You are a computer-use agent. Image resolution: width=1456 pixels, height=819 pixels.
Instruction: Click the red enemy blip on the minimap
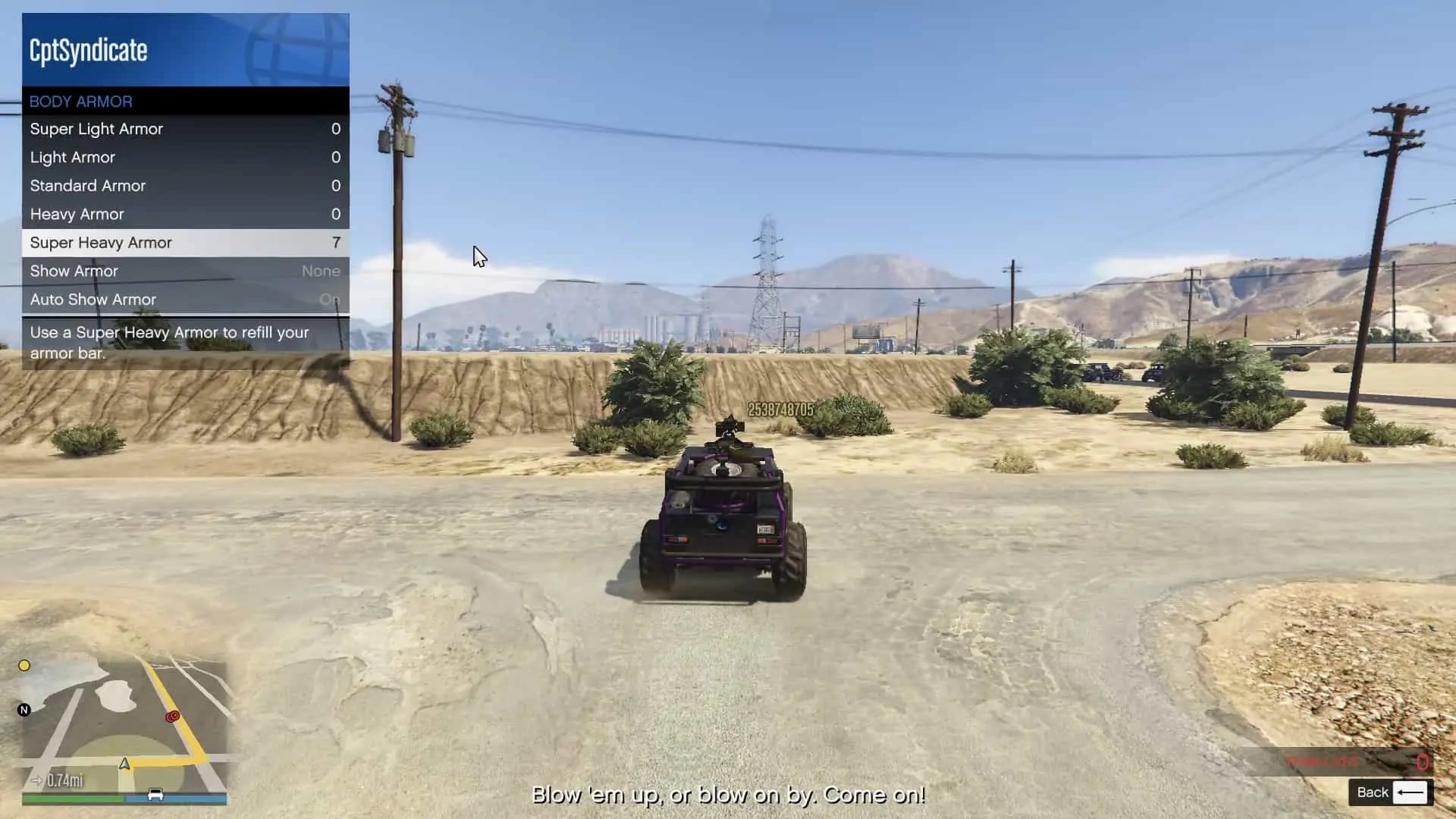click(x=173, y=714)
